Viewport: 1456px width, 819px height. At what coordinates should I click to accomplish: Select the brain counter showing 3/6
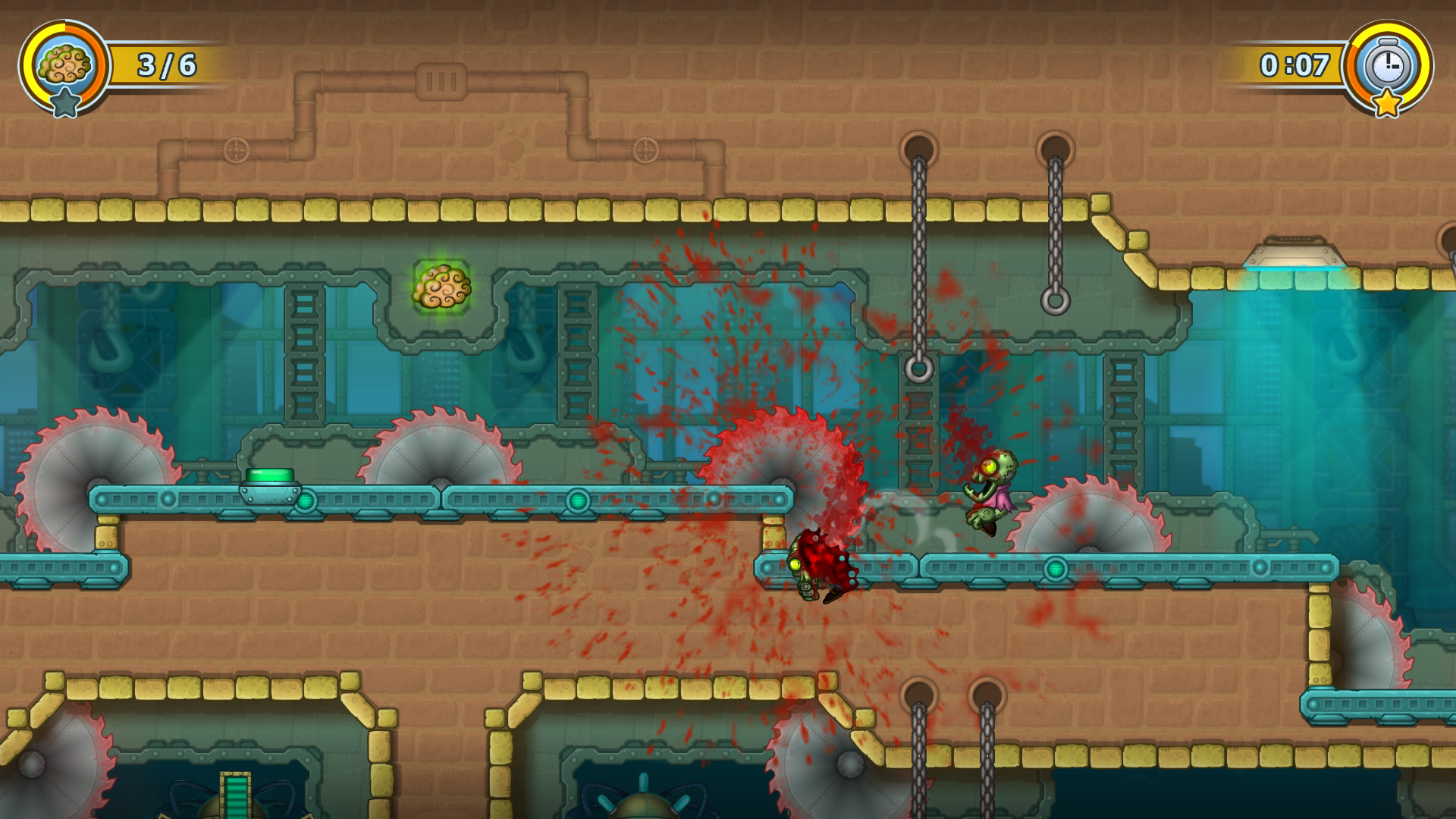[167, 64]
